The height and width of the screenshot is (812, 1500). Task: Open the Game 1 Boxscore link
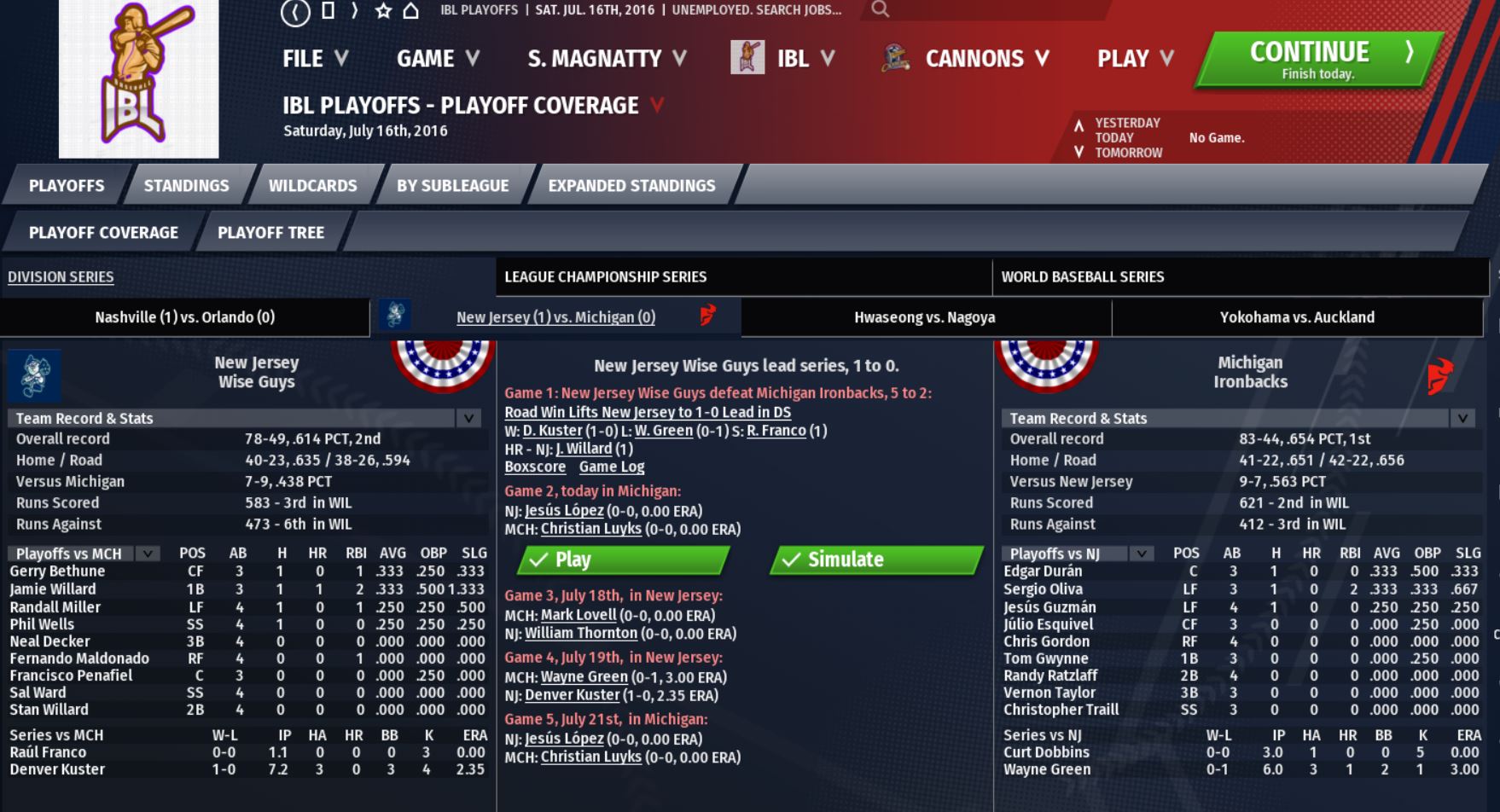(x=535, y=467)
